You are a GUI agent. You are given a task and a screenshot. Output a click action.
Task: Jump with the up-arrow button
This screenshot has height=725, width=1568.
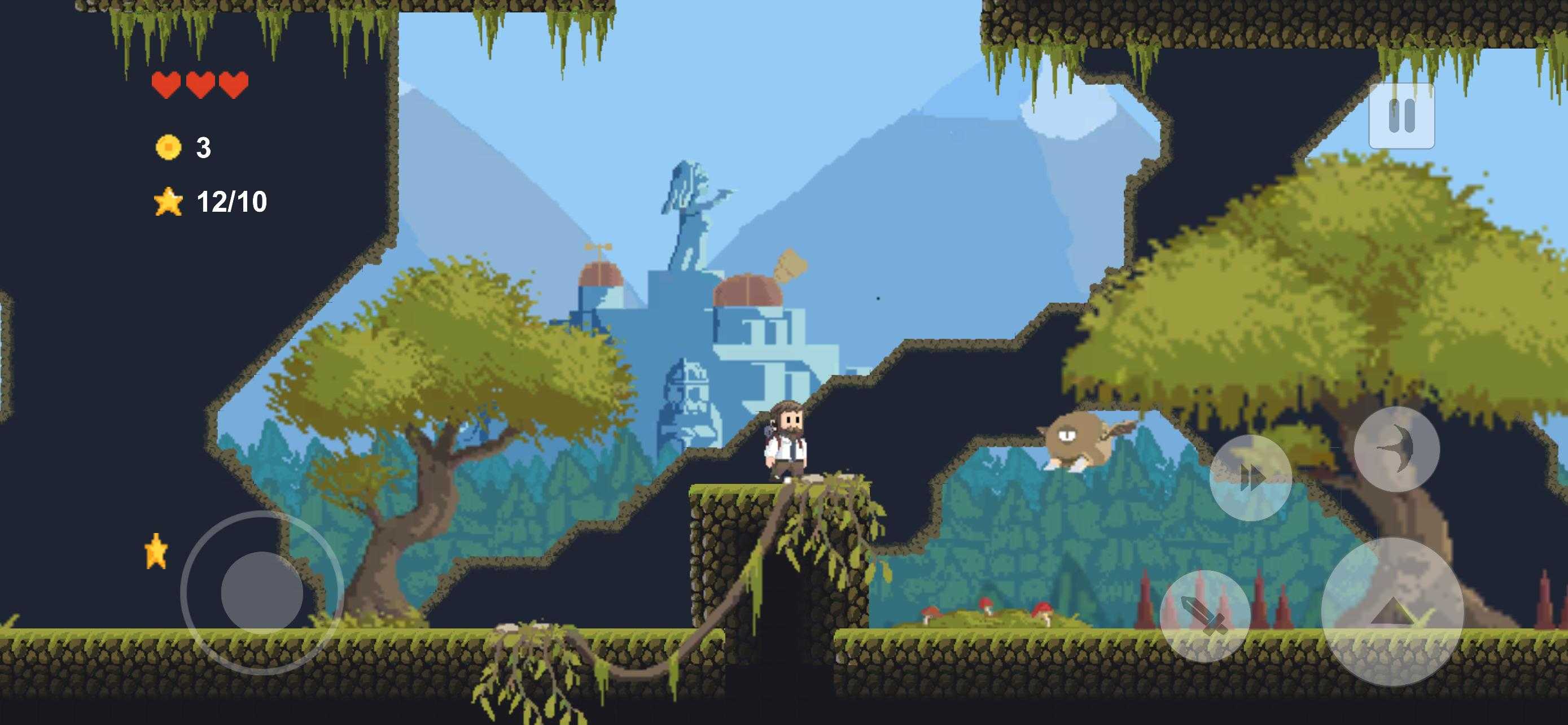pos(1392,612)
